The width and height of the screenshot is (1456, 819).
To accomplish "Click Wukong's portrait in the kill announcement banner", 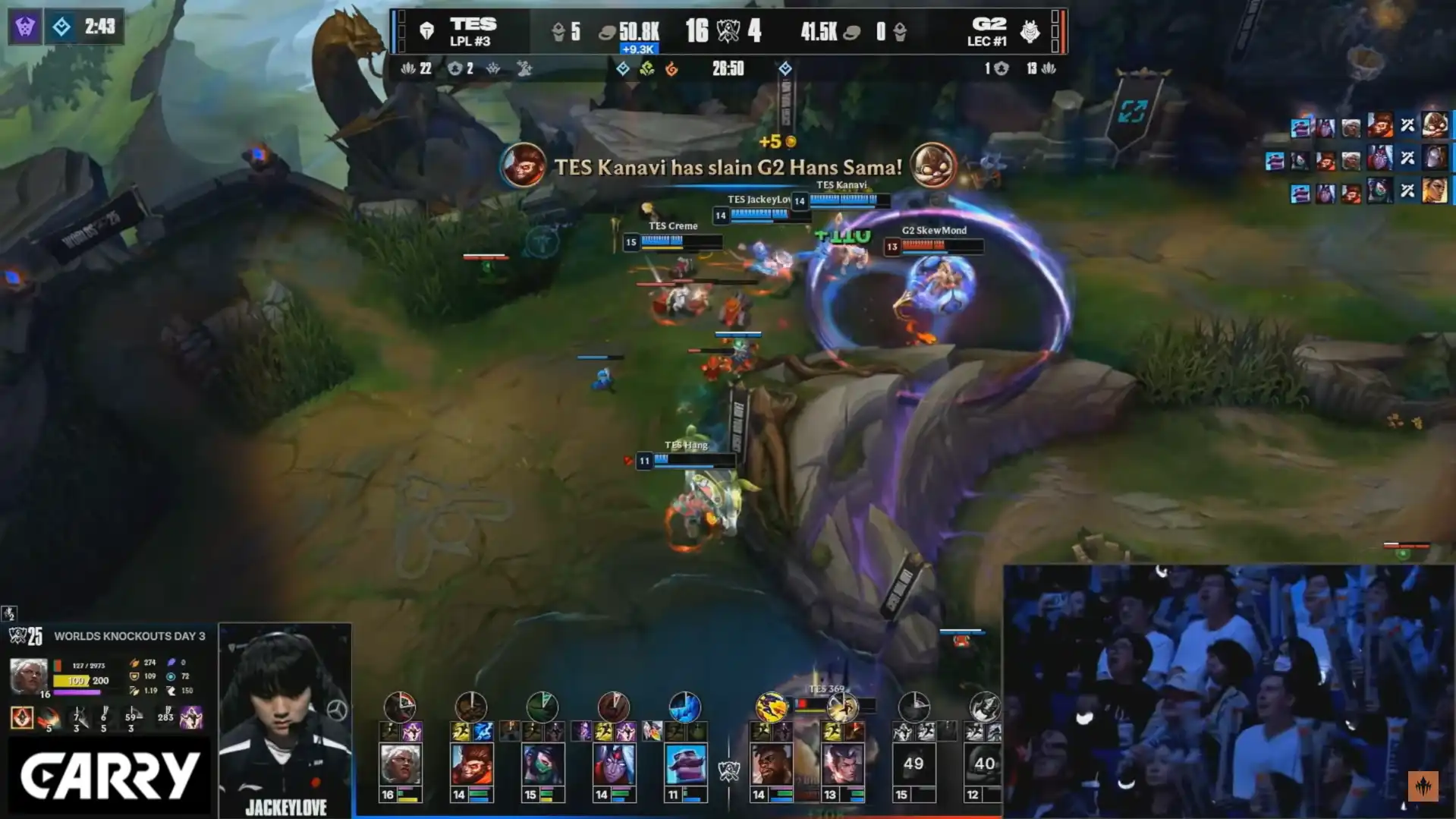I will [523, 165].
